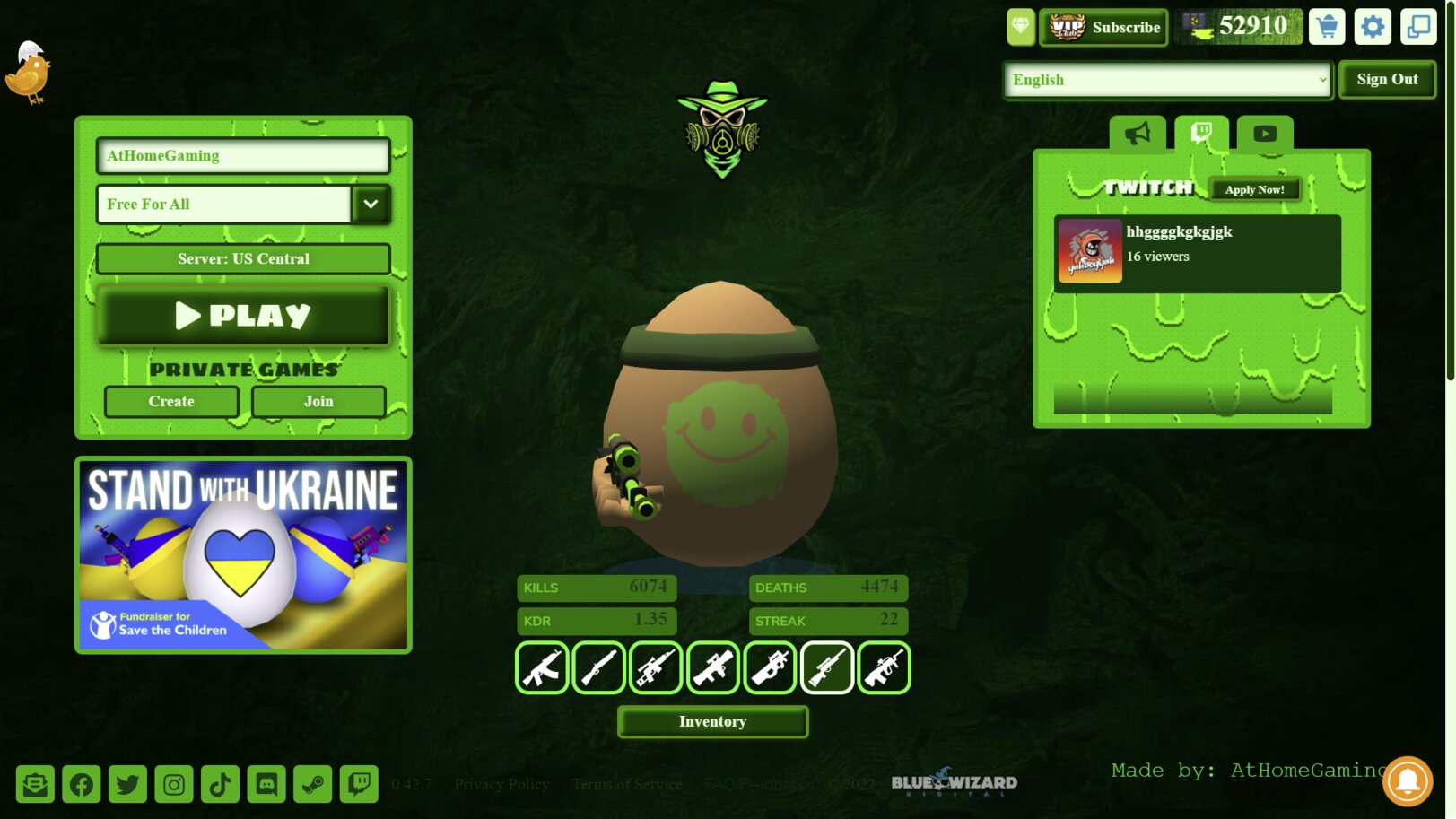1456x819 pixels.
Task: Join a private game
Action: 318,402
